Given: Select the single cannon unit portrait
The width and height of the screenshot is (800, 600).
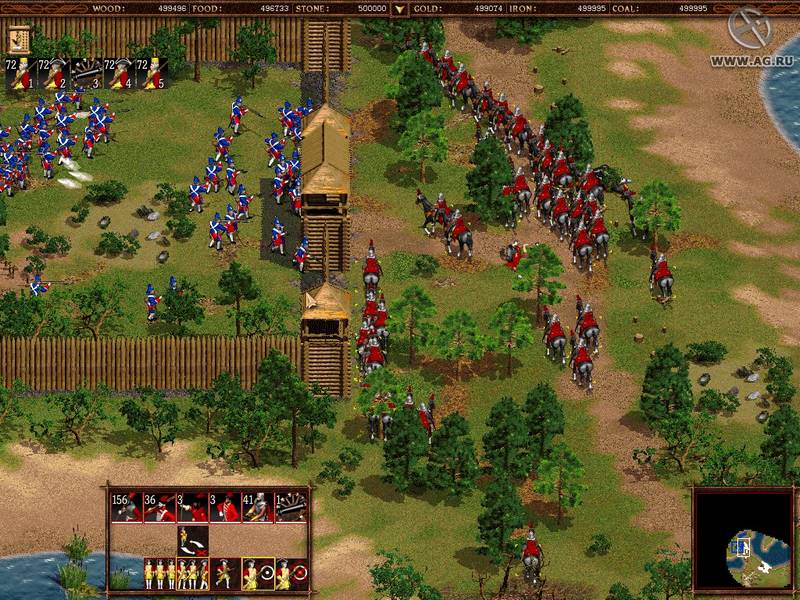Looking at the screenshot, I should pyautogui.click(x=291, y=507).
